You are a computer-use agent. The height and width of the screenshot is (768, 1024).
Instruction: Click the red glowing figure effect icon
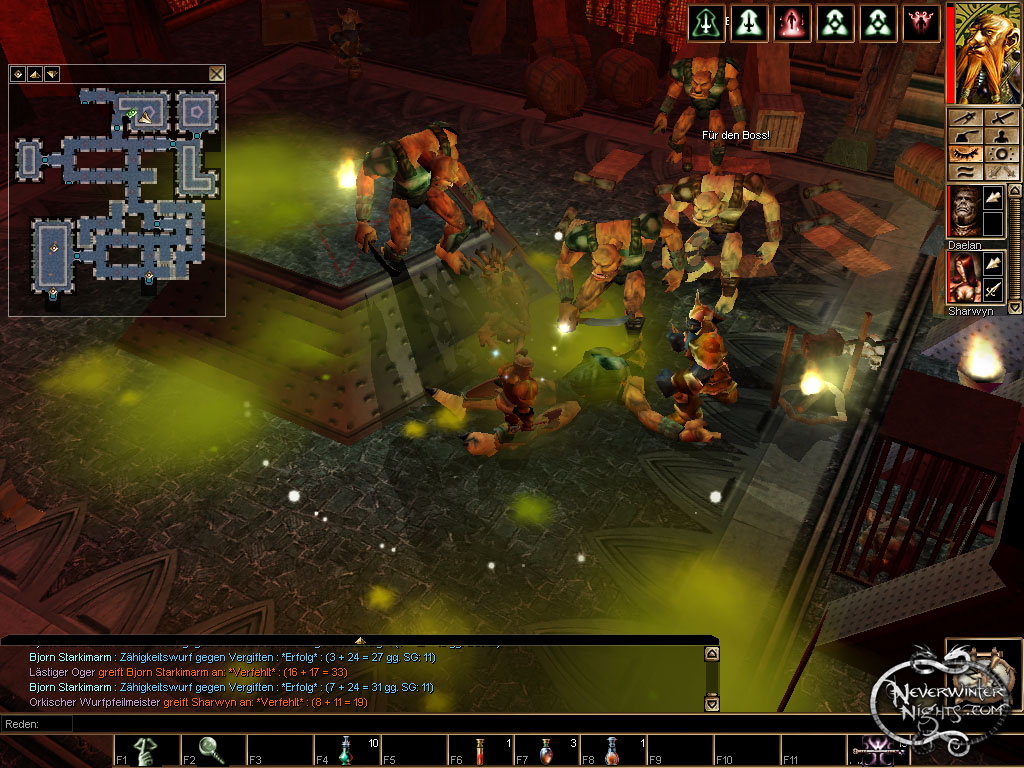pos(792,23)
